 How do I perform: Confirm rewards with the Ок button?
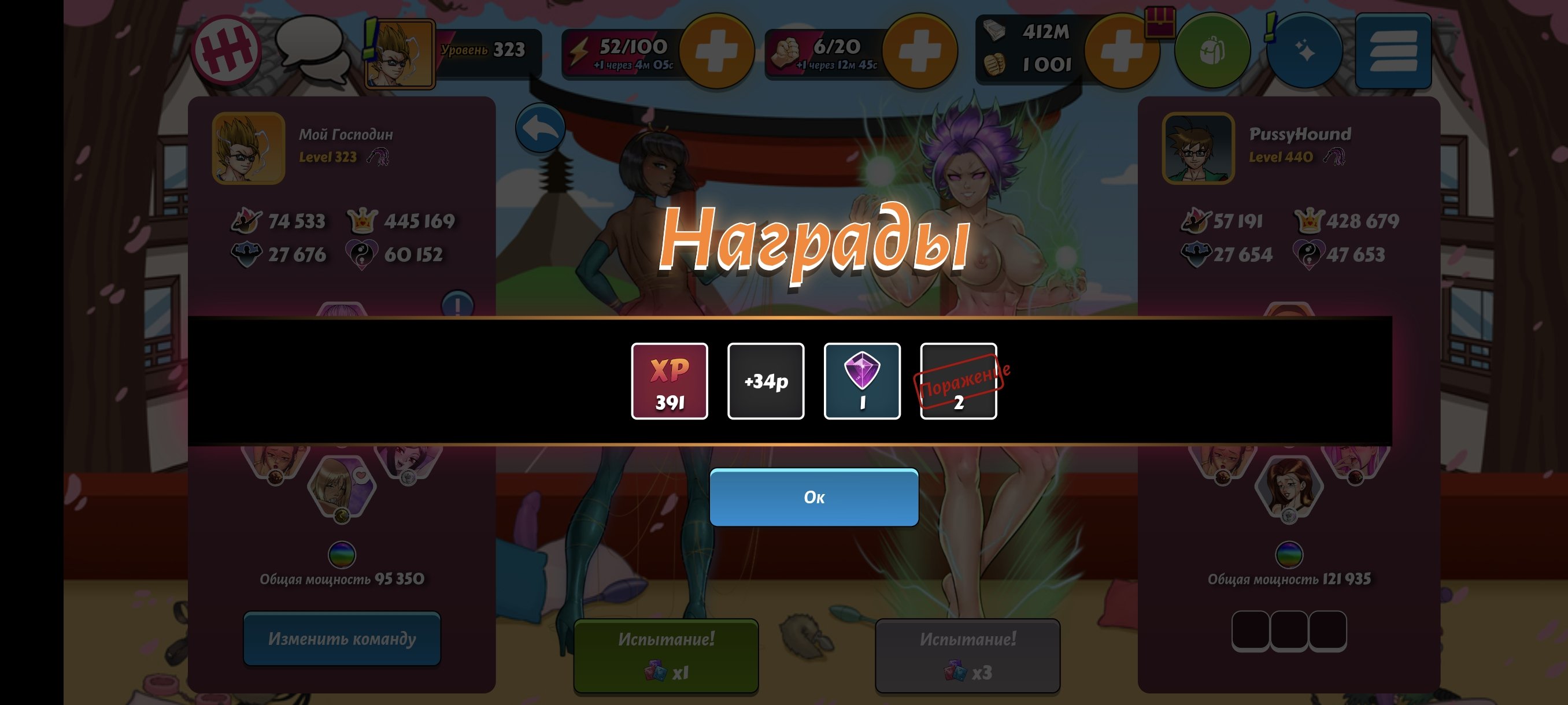pyautogui.click(x=814, y=497)
